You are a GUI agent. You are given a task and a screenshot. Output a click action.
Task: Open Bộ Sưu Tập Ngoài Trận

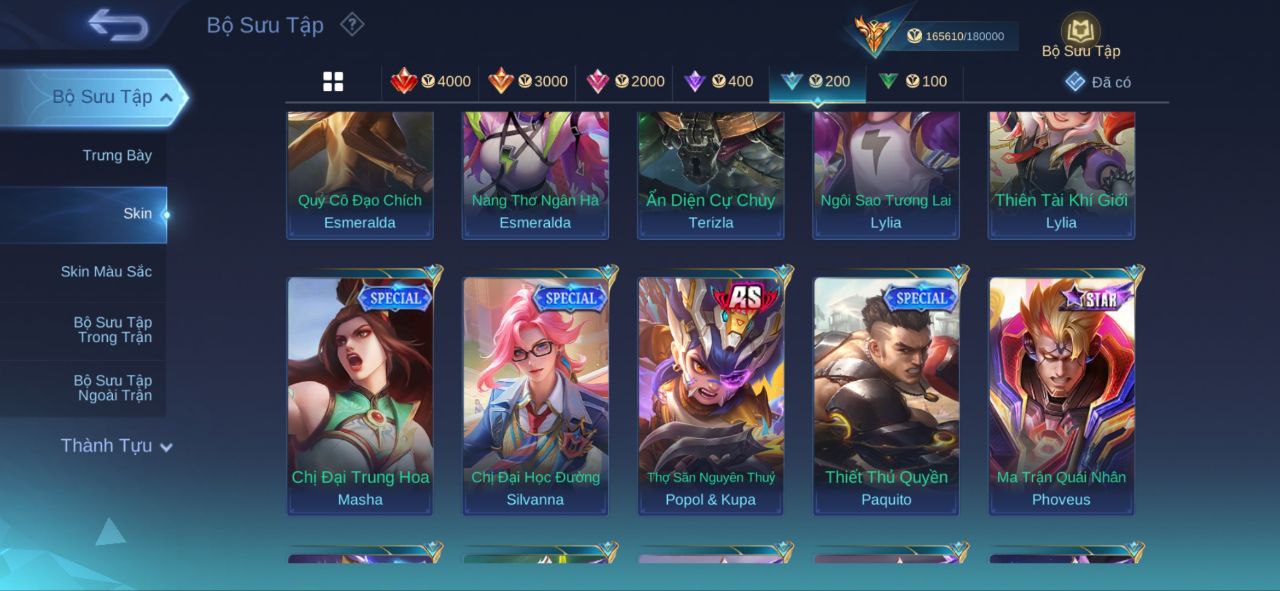pyautogui.click(x=114, y=388)
